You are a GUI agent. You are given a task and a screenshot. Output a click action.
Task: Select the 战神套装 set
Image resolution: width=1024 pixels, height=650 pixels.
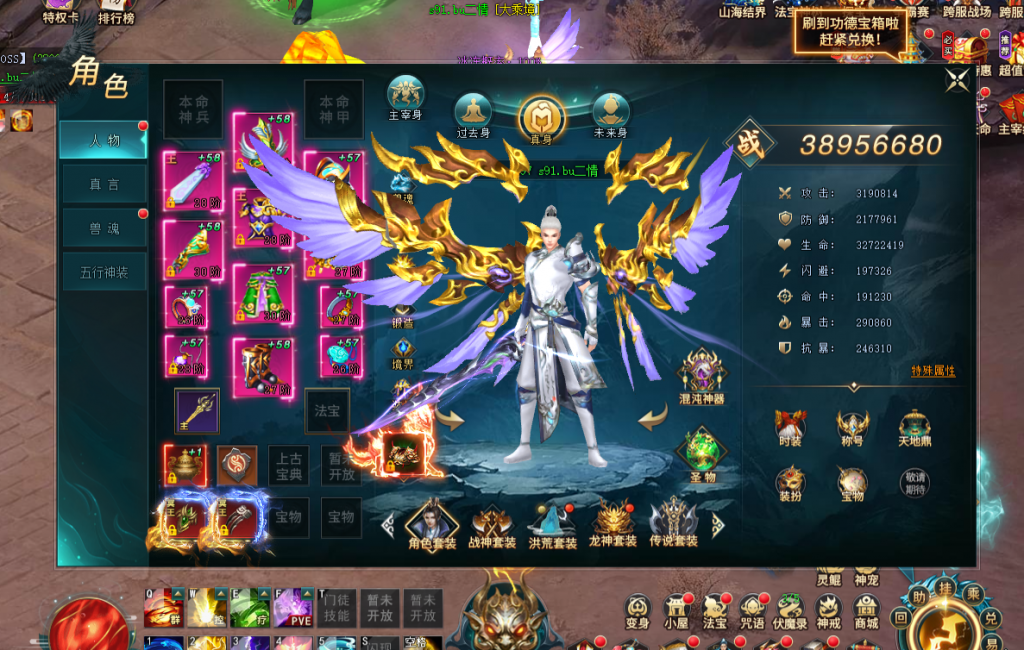(492, 525)
